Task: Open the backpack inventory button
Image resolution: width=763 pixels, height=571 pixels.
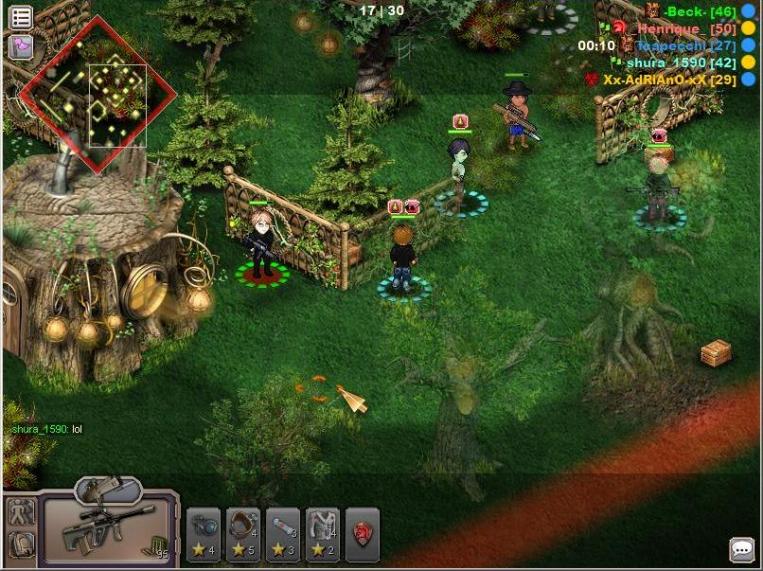Action: point(21,545)
